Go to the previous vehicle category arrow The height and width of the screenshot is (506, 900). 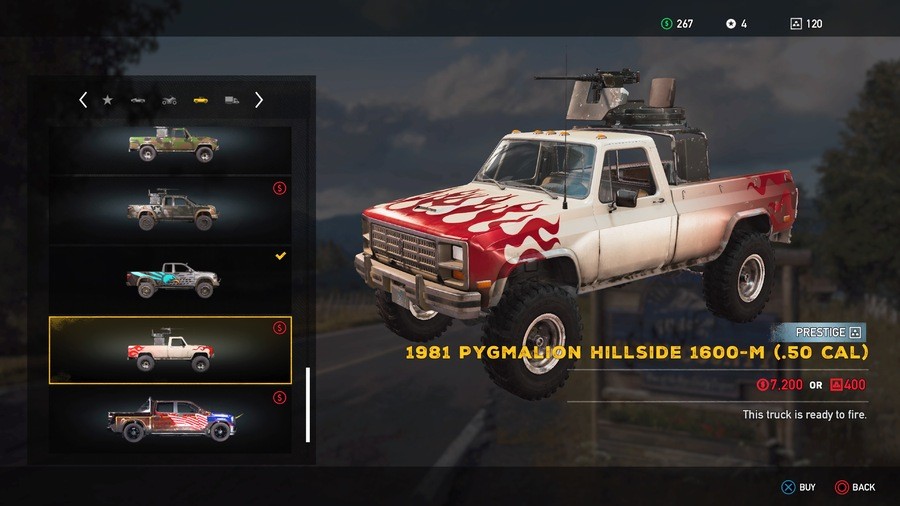[x=83, y=100]
